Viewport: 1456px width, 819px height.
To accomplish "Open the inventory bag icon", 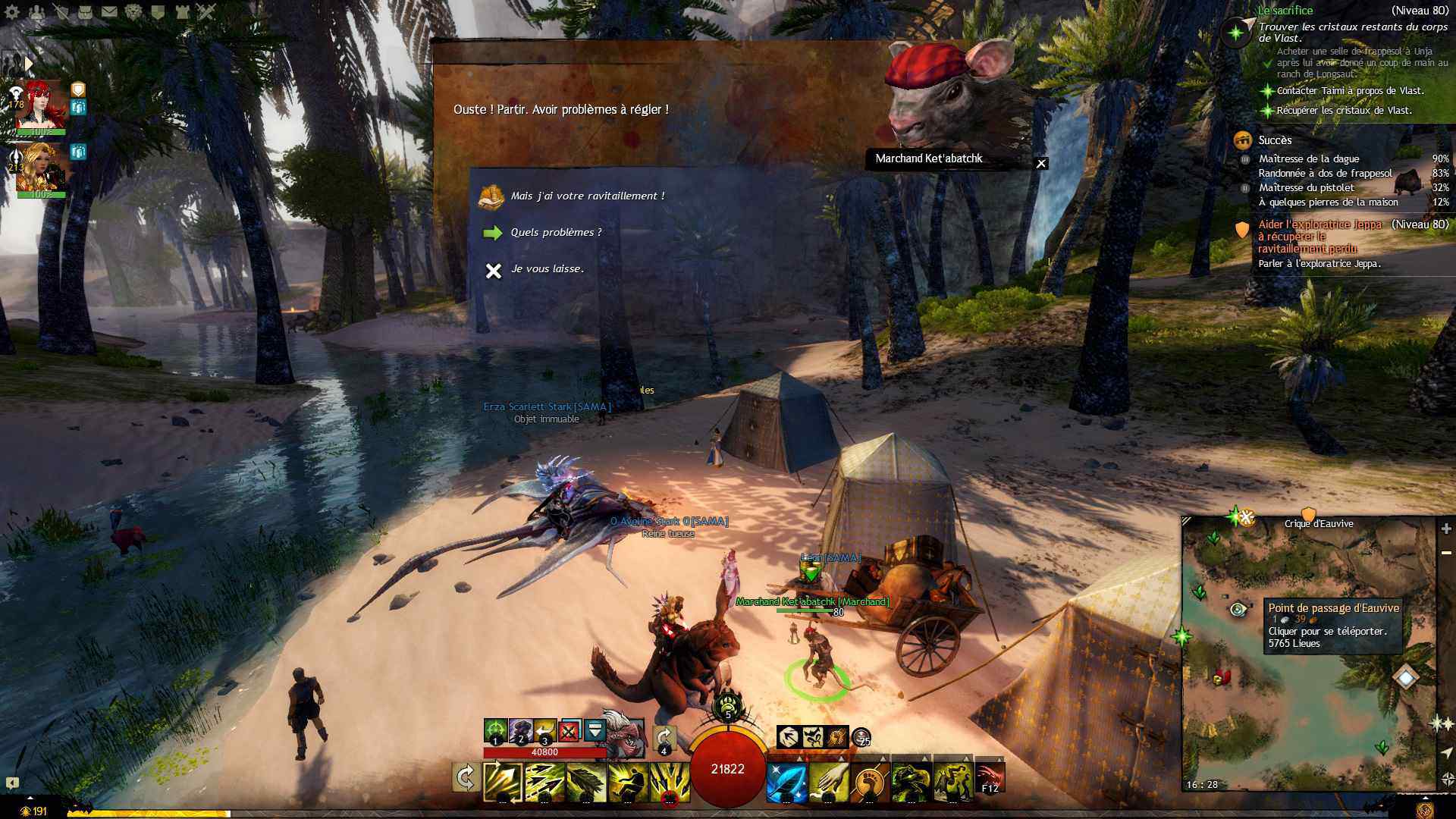I will tap(85, 11).
